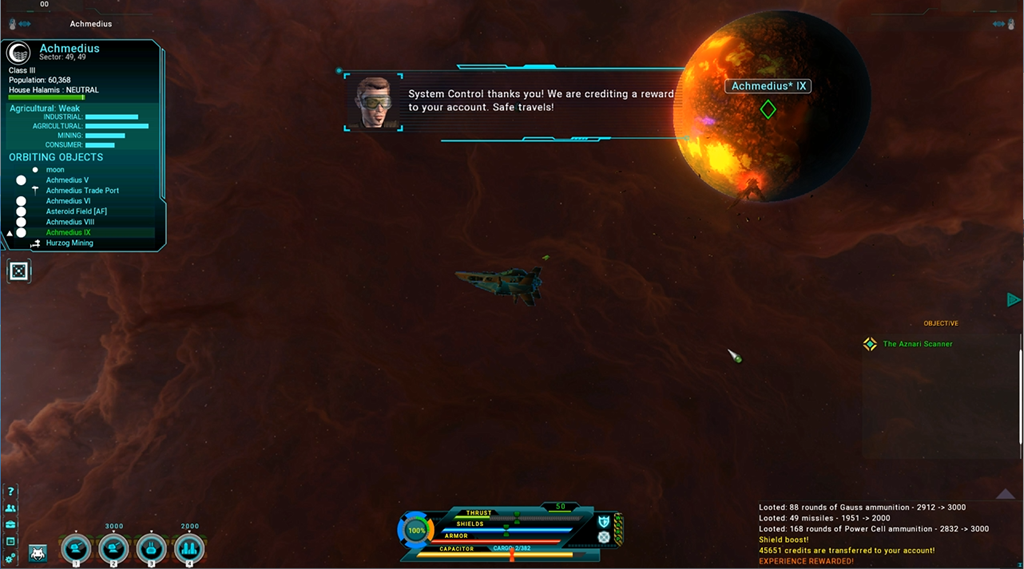The width and height of the screenshot is (1024, 569).
Task: Open the help question mark menu
Action: 11,492
